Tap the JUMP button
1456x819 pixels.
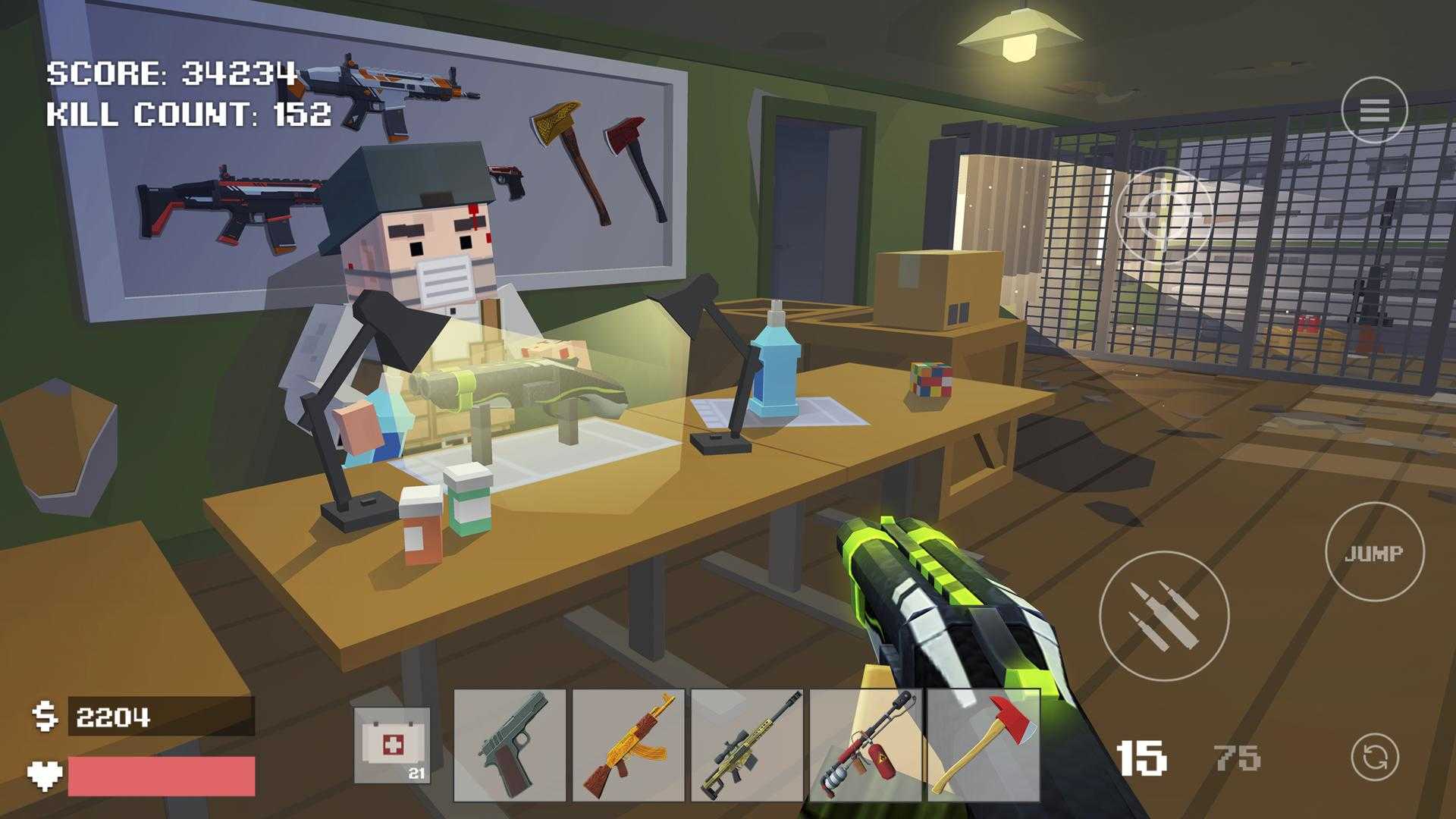click(1374, 553)
